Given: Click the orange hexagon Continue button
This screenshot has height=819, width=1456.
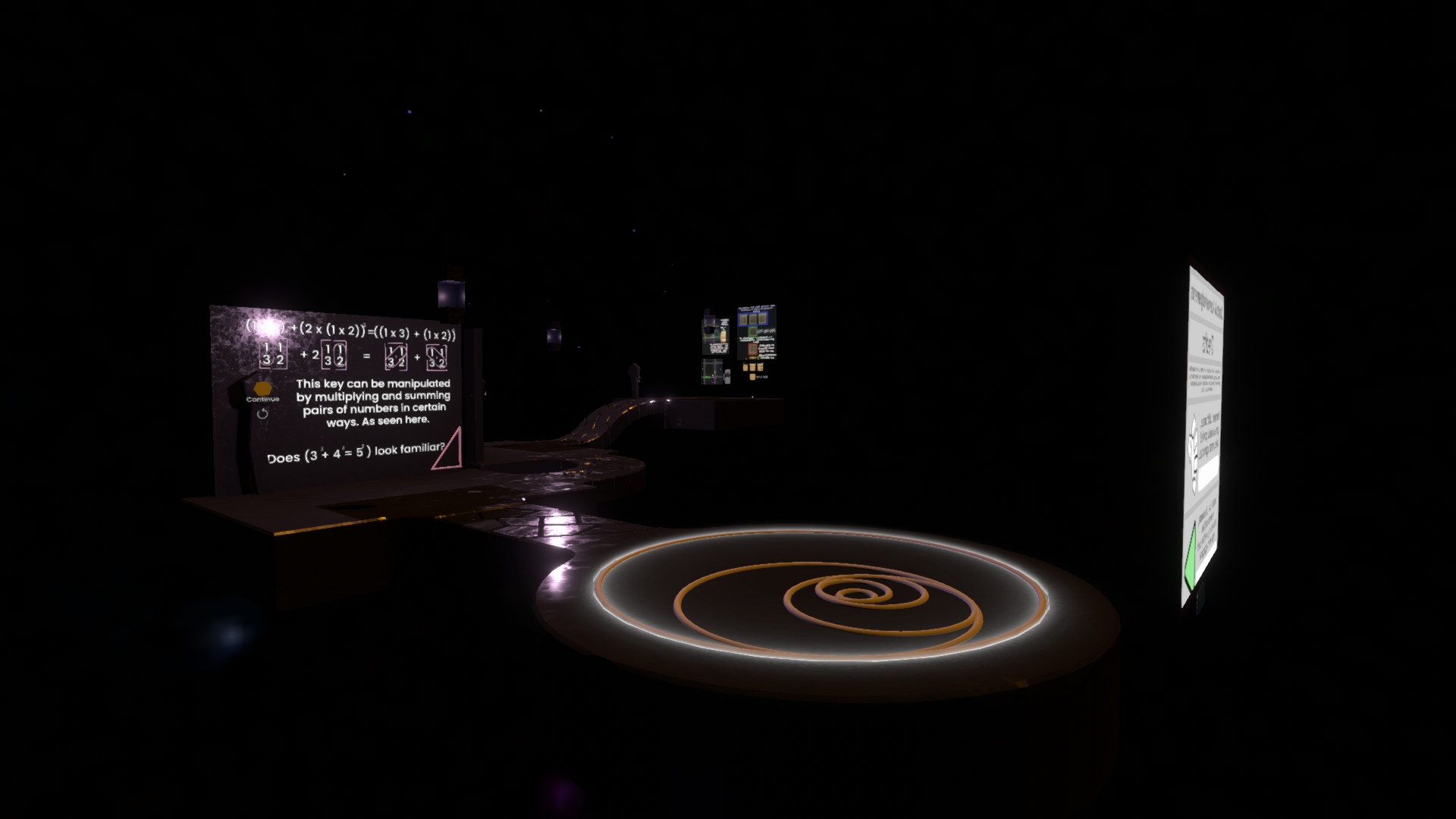Looking at the screenshot, I should click(262, 389).
